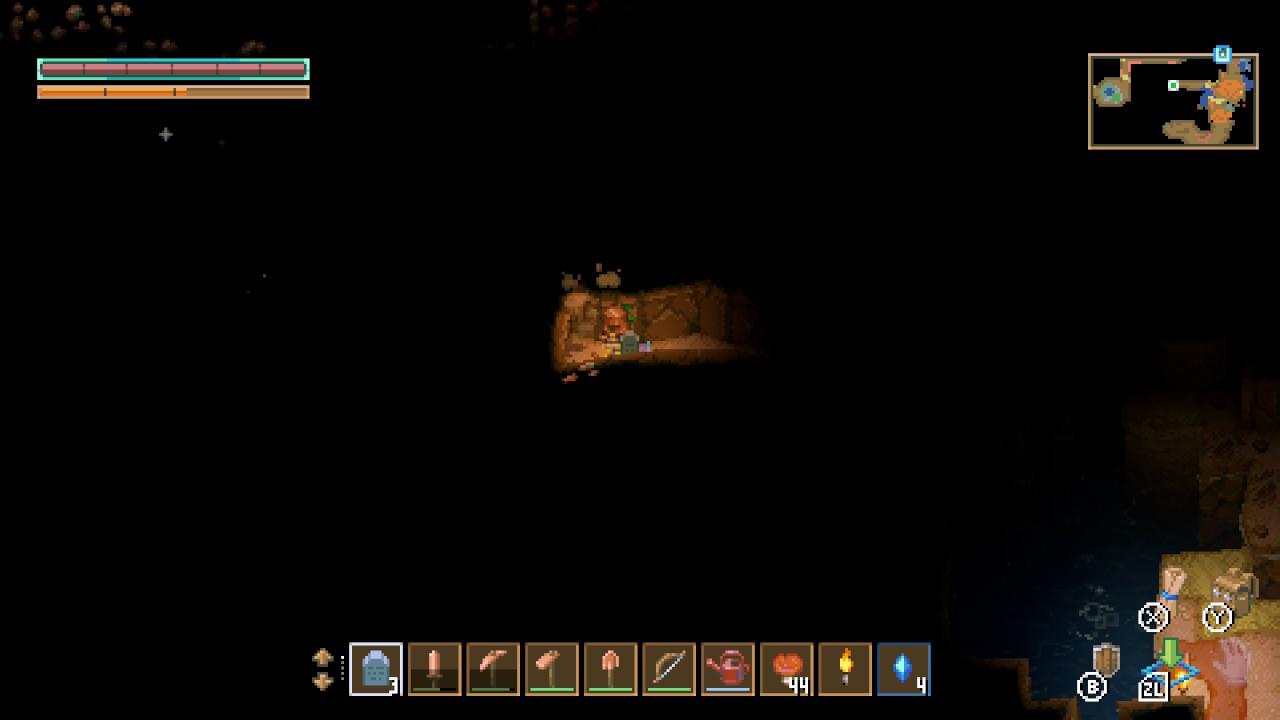Pick the orange mushroom stack of 44
The height and width of the screenshot is (720, 1280).
coord(787,669)
